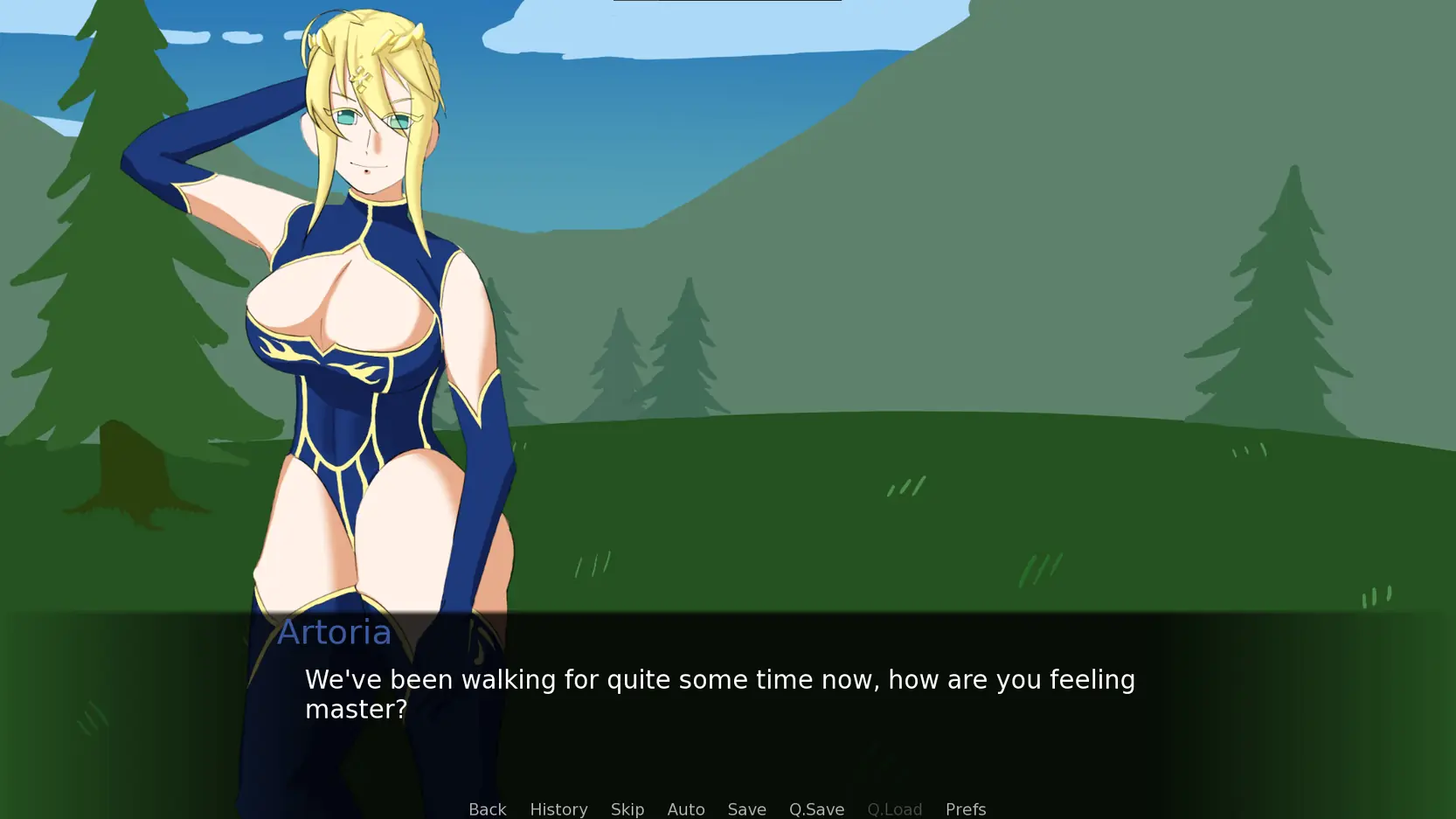Toggle Skip mode in quick menu

pyautogui.click(x=627, y=809)
